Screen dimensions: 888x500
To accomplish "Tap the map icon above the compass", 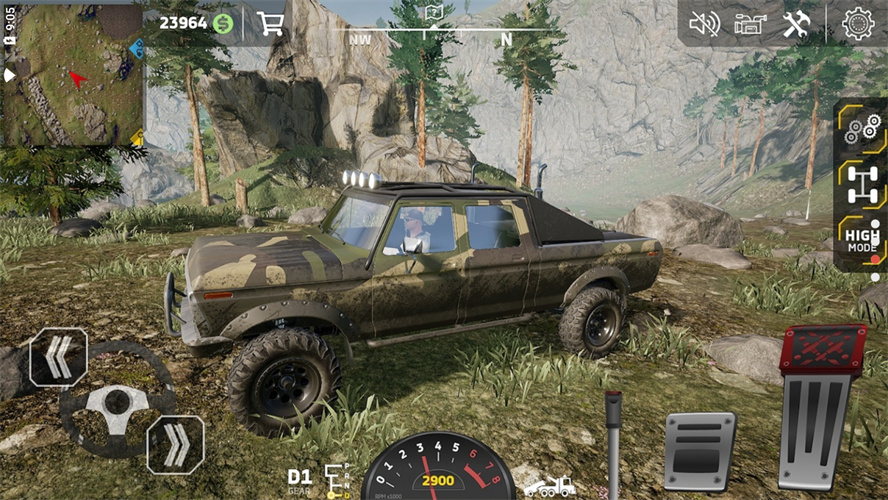I will pyautogui.click(x=433, y=13).
